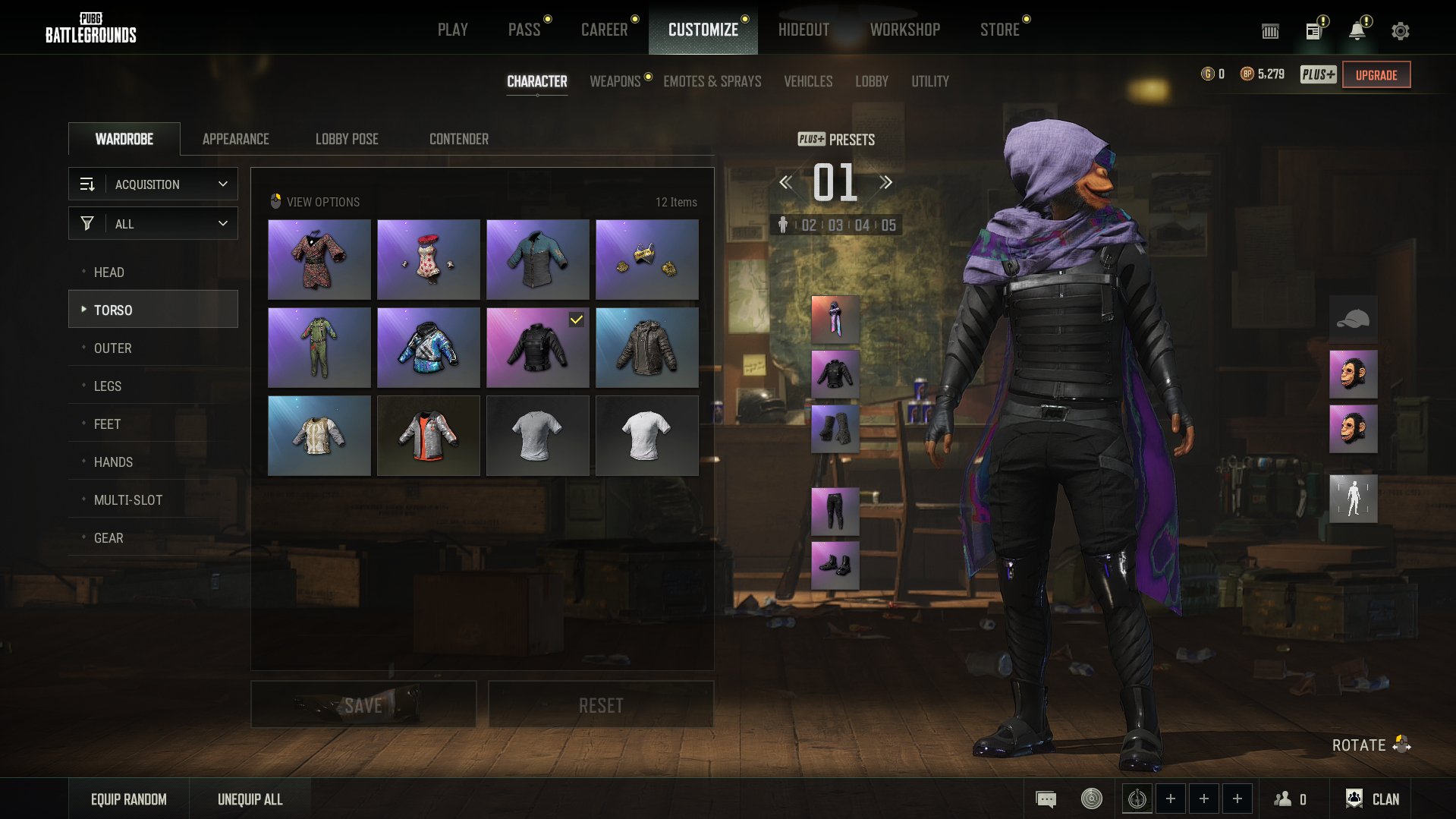Pick the blue sequin hoodie item
Screen dimensions: 1456x819
(428, 348)
